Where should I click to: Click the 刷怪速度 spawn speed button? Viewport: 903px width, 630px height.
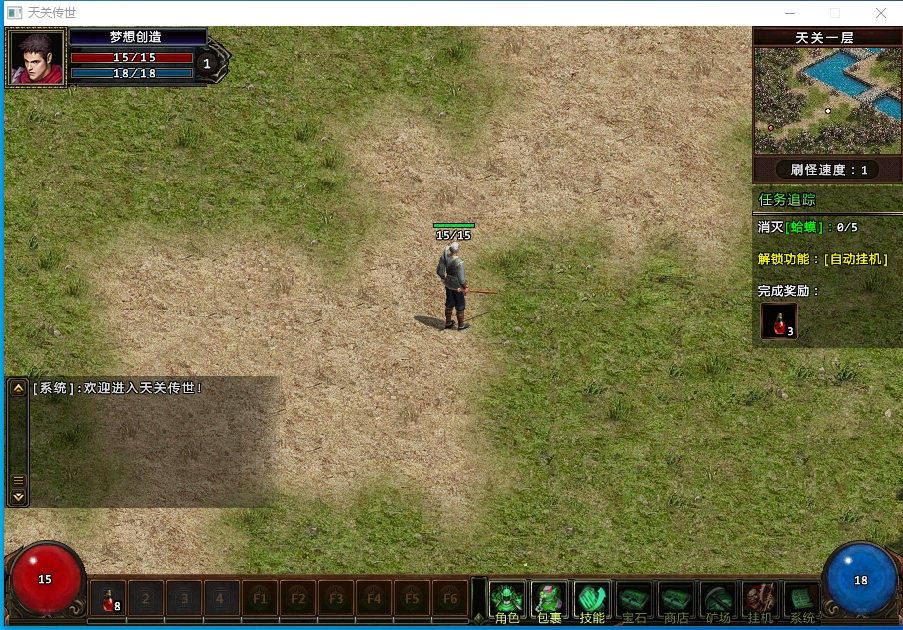[827, 170]
